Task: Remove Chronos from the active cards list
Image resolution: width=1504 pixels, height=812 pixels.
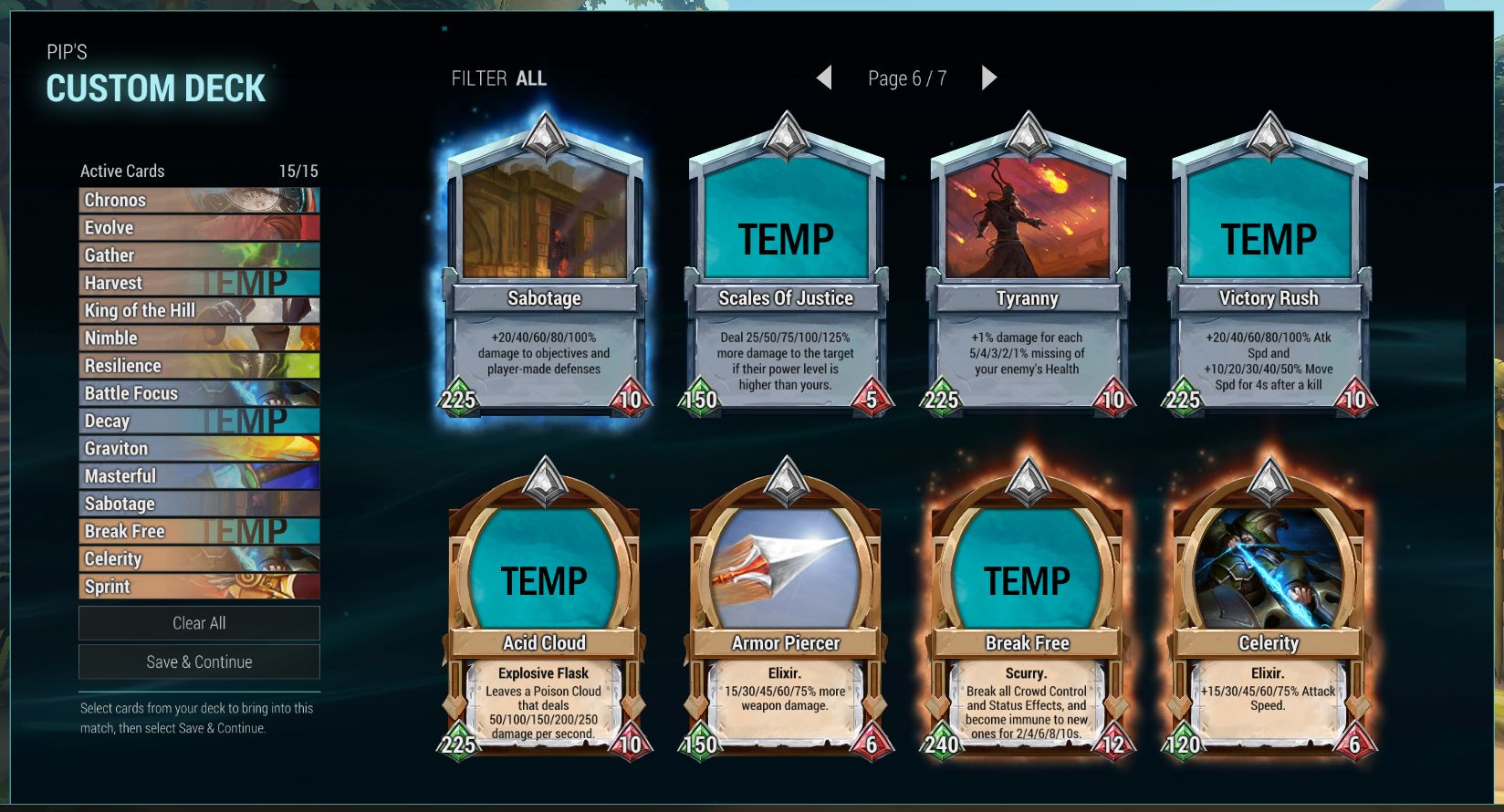Action: (x=199, y=200)
